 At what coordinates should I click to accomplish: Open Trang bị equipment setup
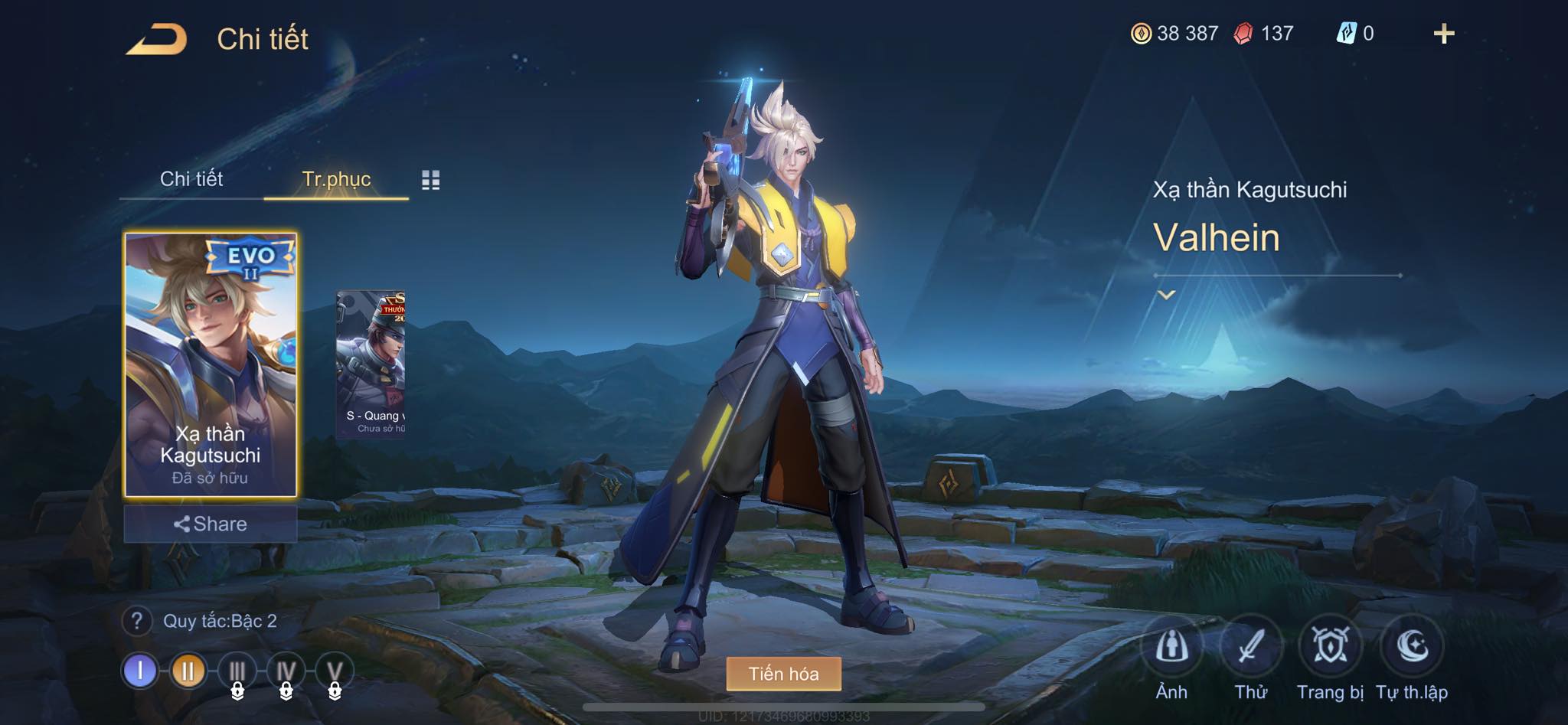(x=1331, y=648)
